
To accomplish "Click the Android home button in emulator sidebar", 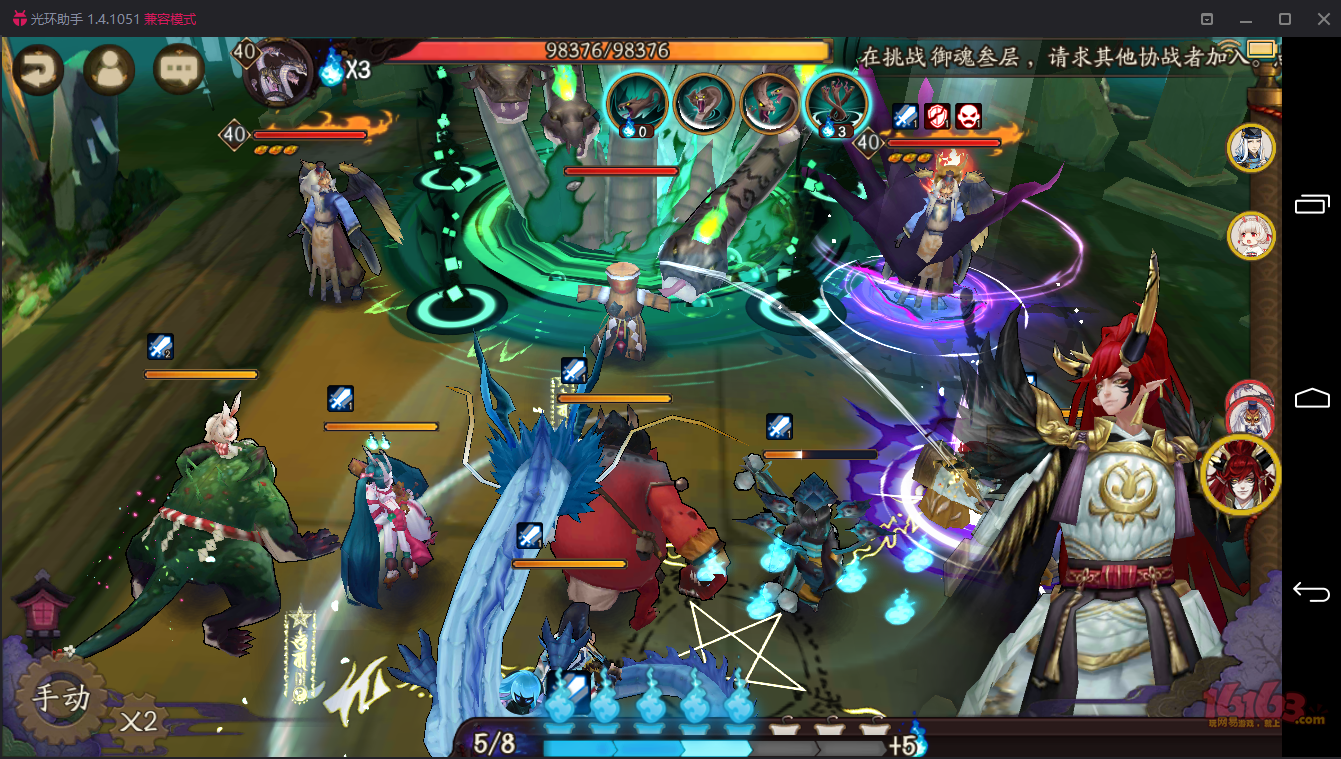I will pyautogui.click(x=1311, y=399).
